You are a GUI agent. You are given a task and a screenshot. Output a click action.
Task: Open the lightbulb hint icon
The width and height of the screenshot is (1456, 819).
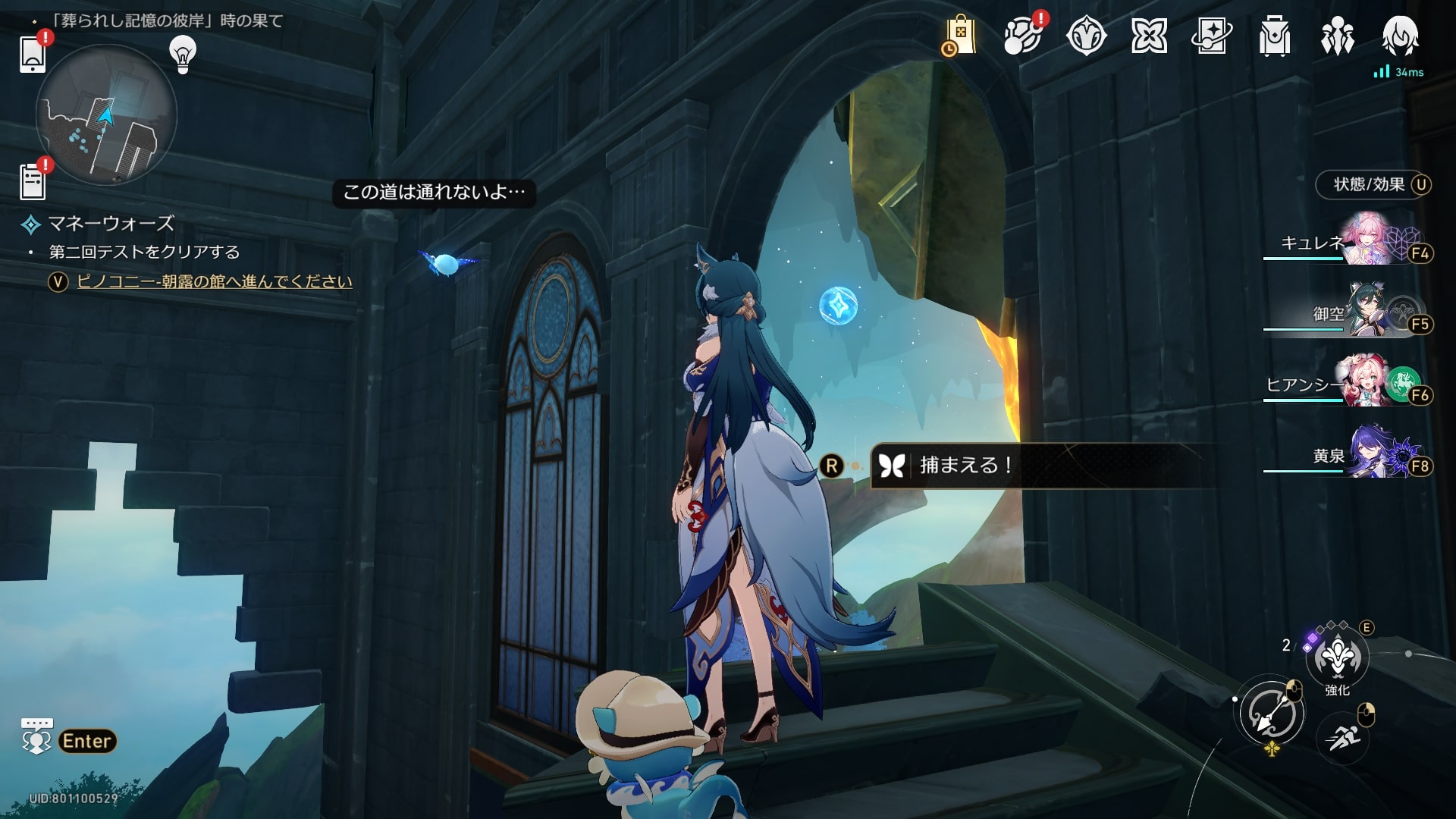(x=182, y=54)
